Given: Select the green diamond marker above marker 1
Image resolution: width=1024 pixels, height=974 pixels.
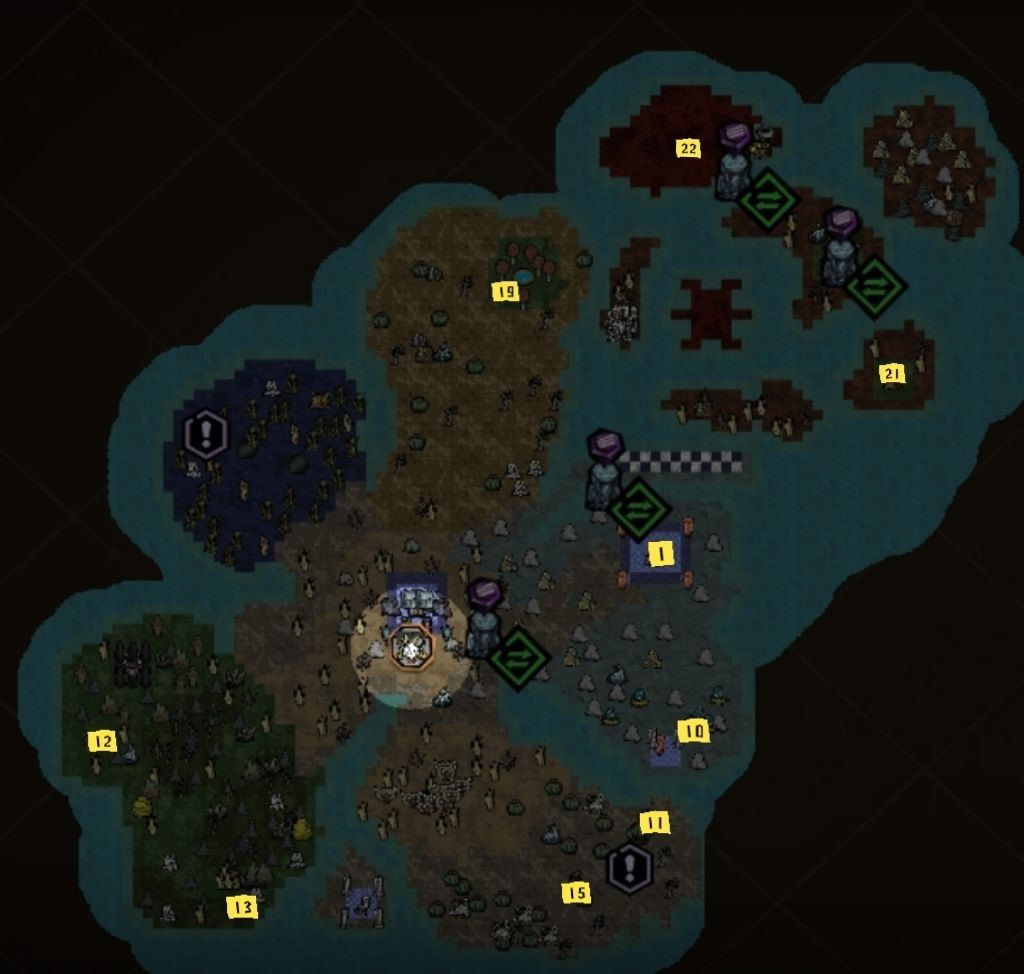Looking at the screenshot, I should tap(639, 509).
